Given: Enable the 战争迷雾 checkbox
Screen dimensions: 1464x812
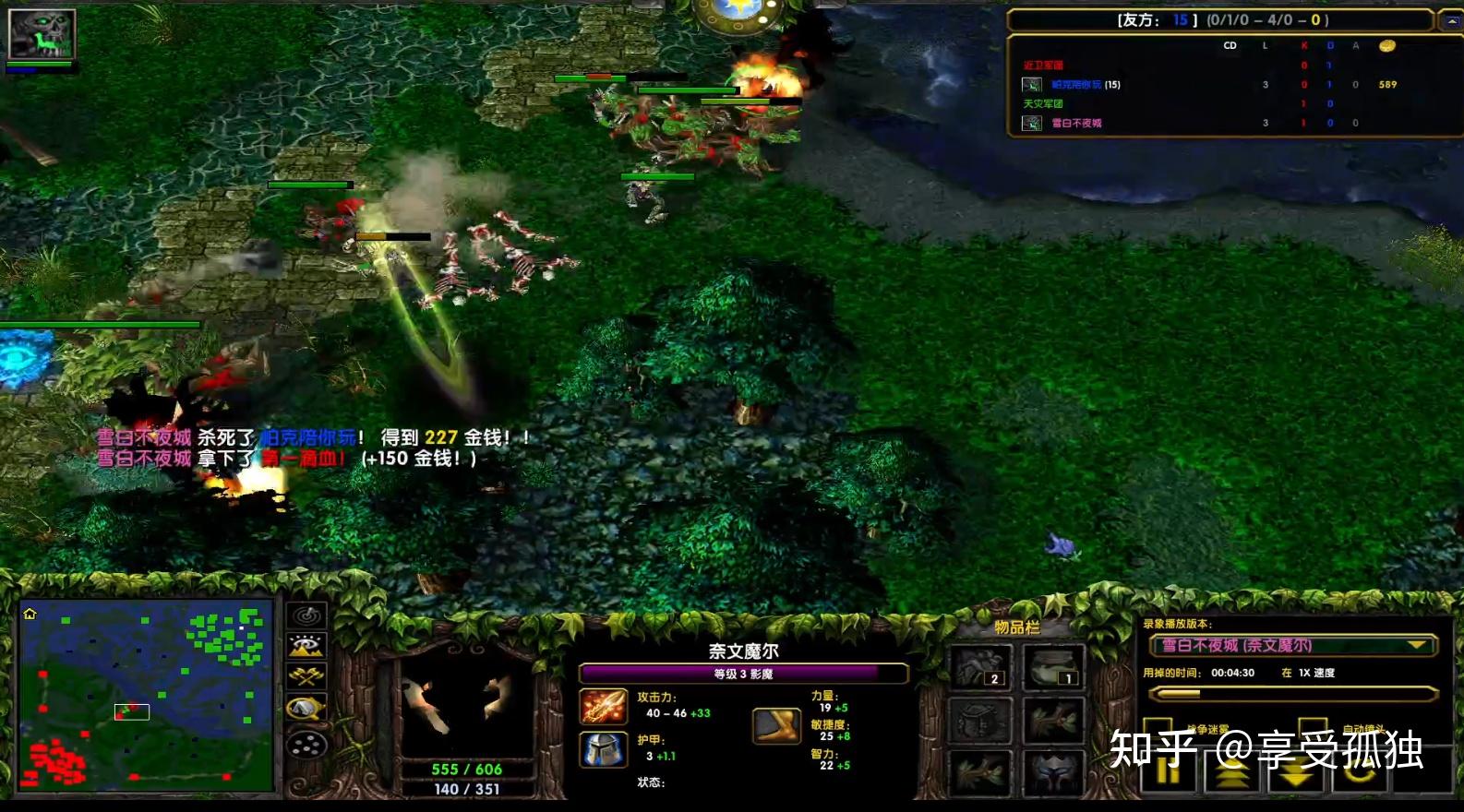Looking at the screenshot, I should (1158, 725).
